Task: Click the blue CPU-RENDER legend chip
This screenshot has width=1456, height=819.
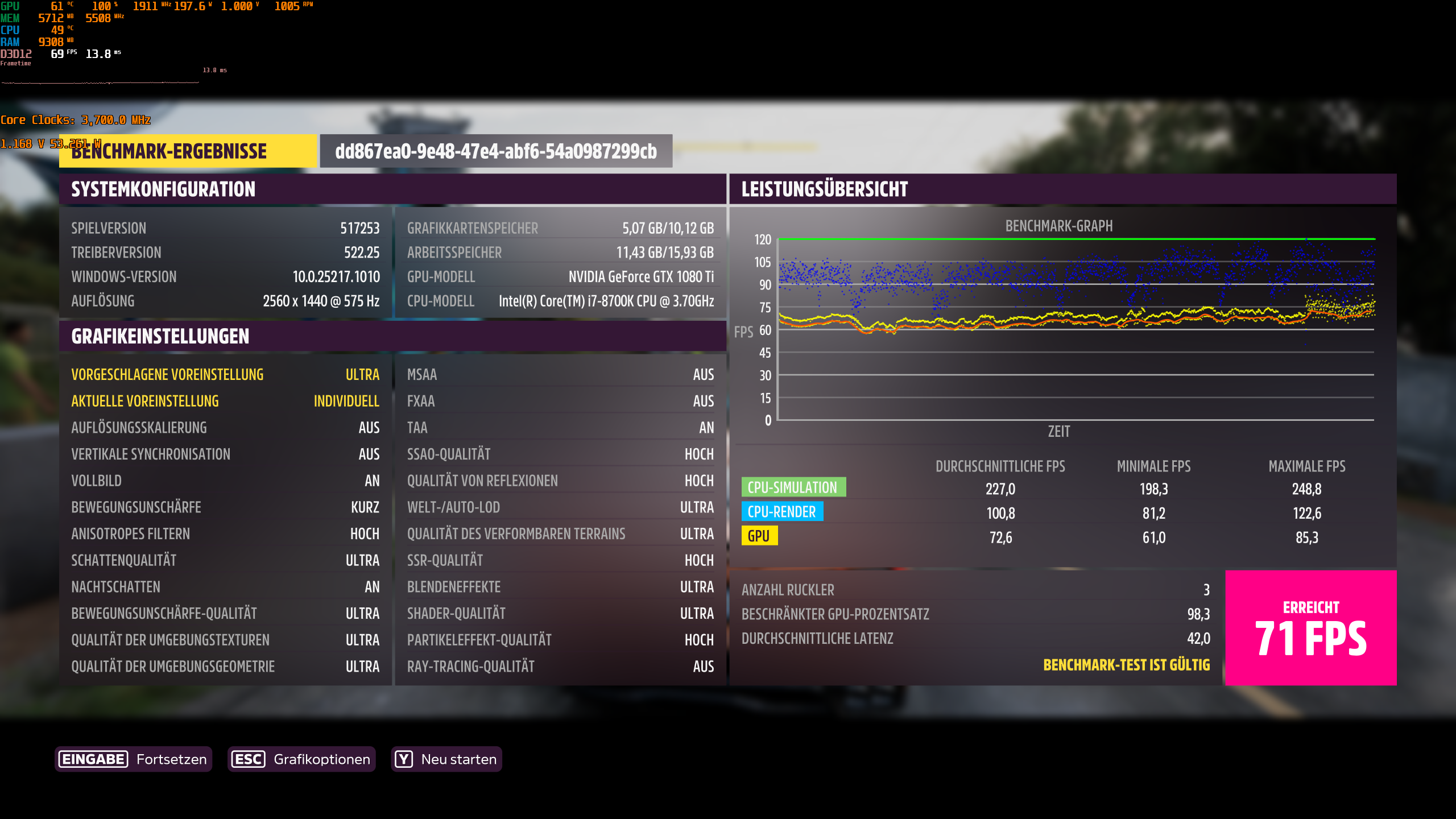Action: [782, 512]
